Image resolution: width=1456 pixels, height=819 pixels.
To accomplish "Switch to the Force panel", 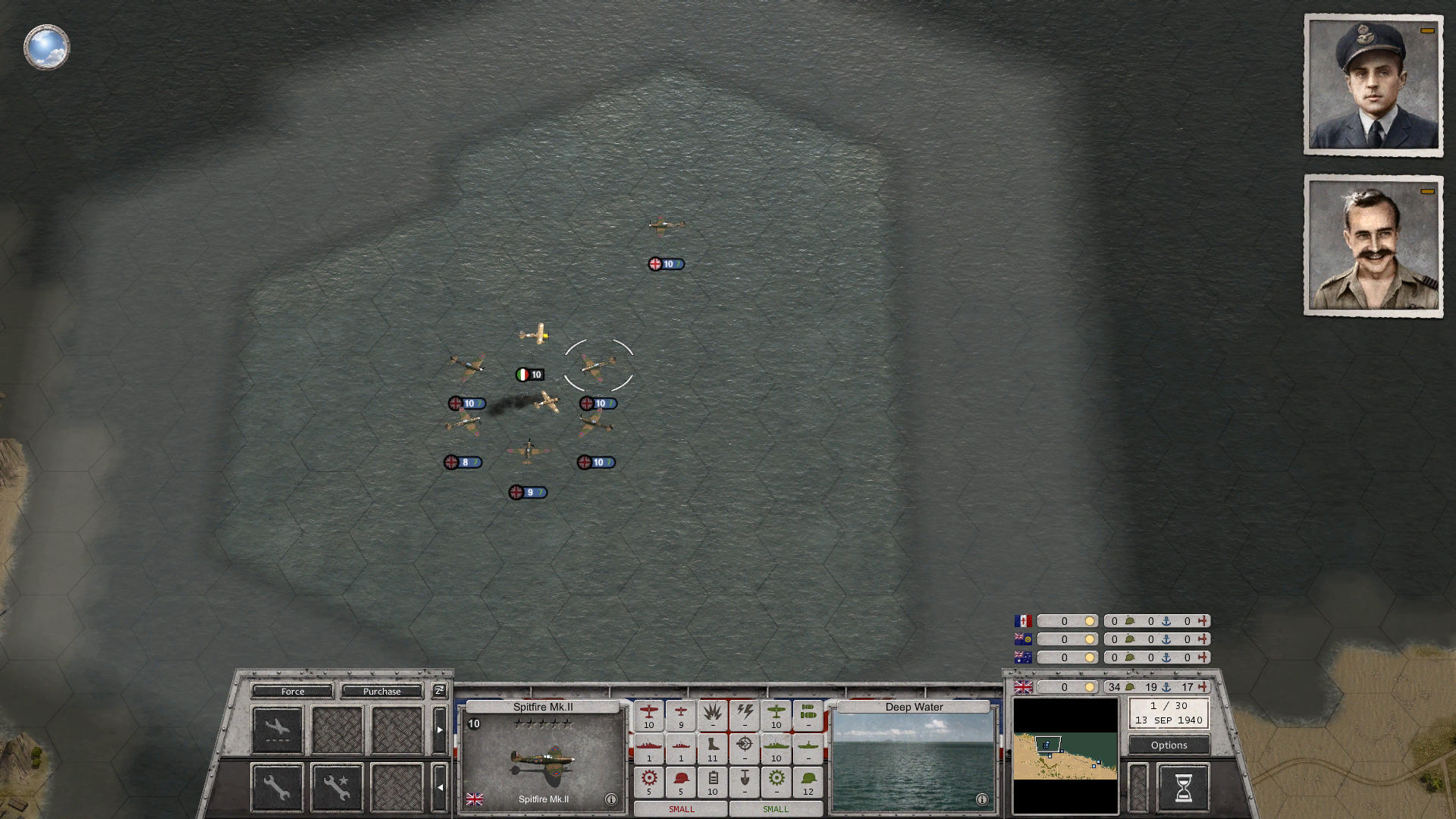I will point(293,691).
